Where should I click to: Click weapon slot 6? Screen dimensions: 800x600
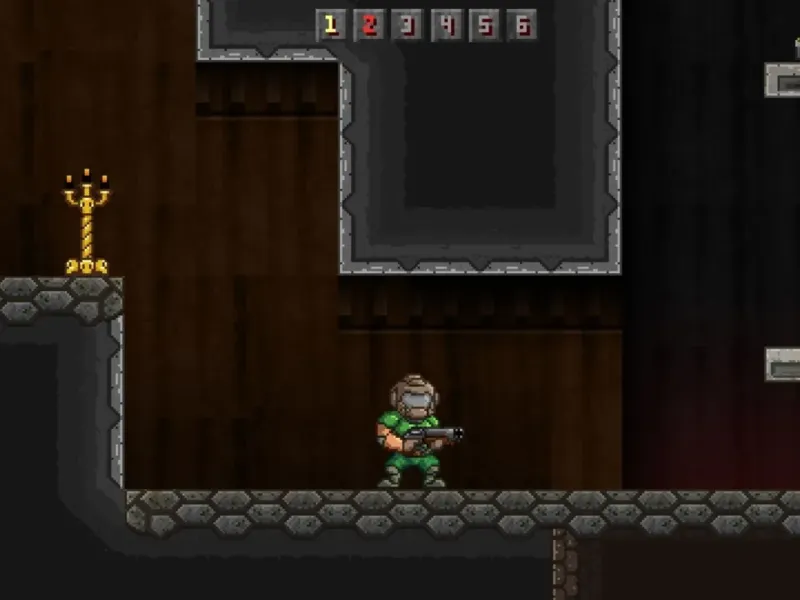click(x=521, y=26)
